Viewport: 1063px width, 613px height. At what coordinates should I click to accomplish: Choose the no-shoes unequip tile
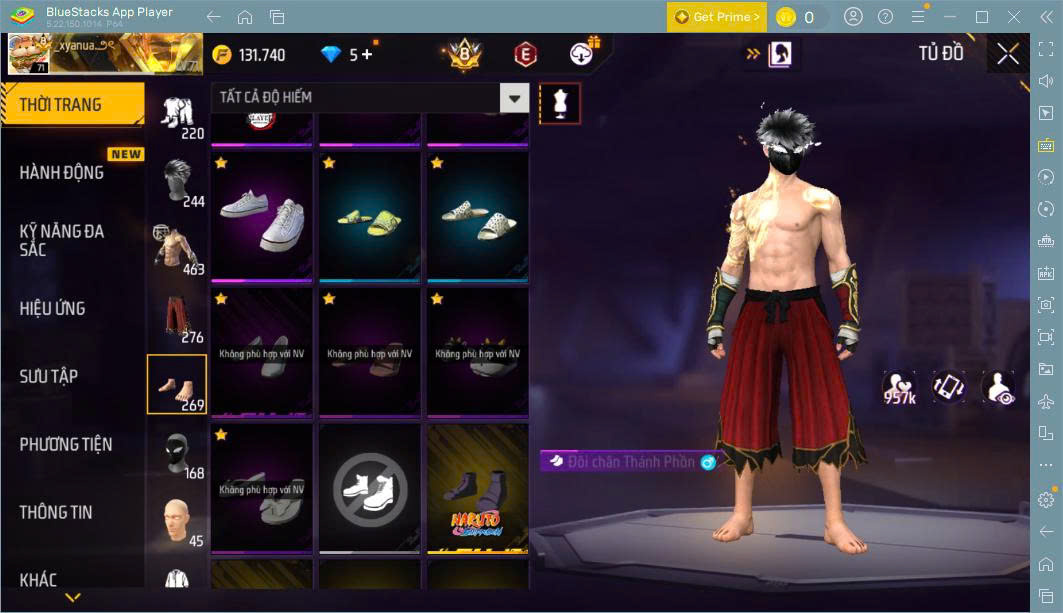(x=370, y=488)
